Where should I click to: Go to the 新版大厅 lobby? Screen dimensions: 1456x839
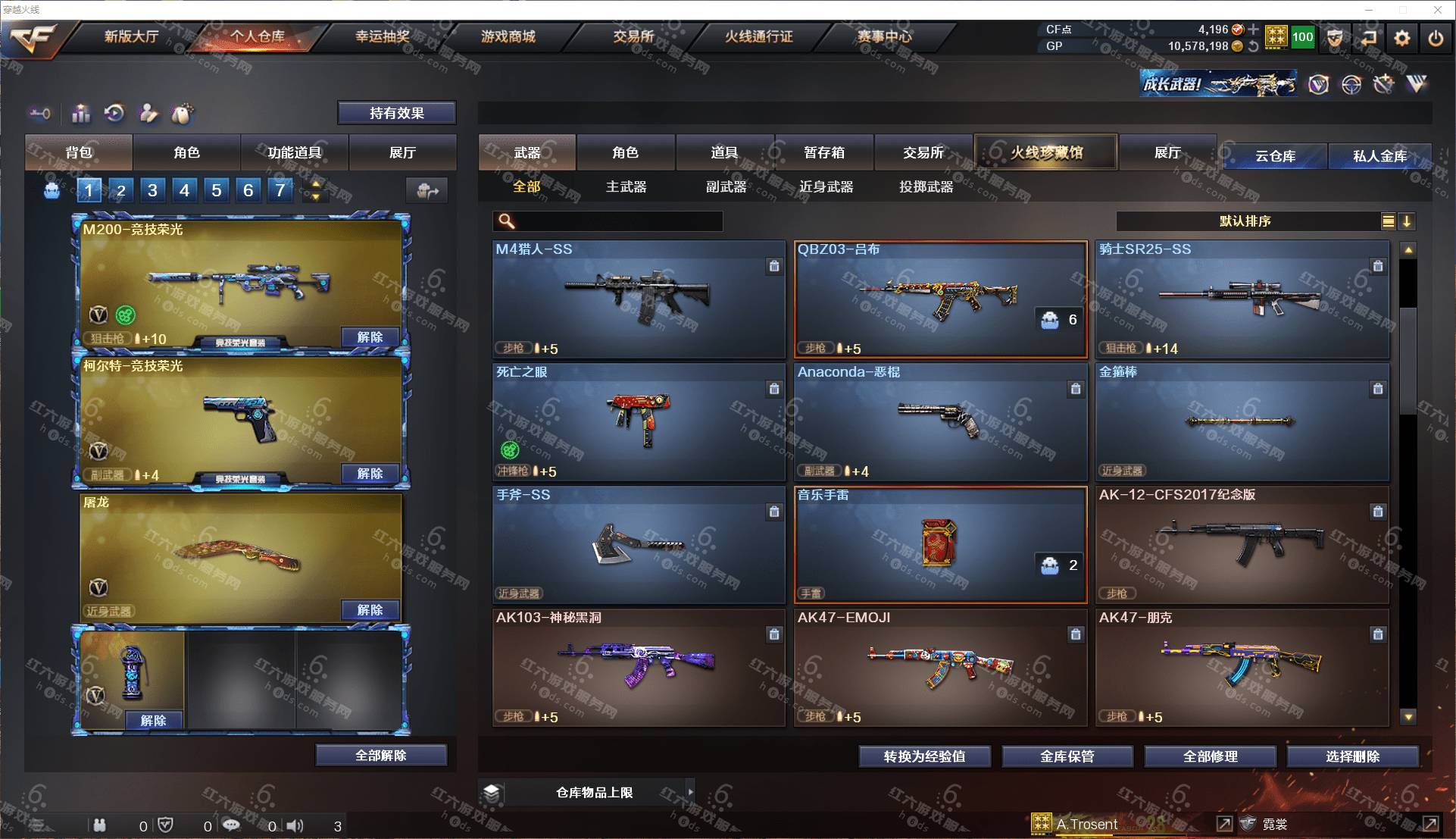point(131,36)
